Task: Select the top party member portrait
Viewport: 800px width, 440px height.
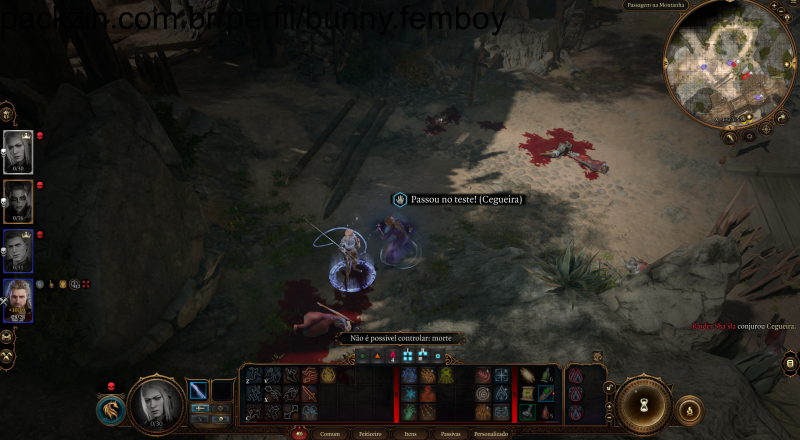Action: tap(18, 150)
